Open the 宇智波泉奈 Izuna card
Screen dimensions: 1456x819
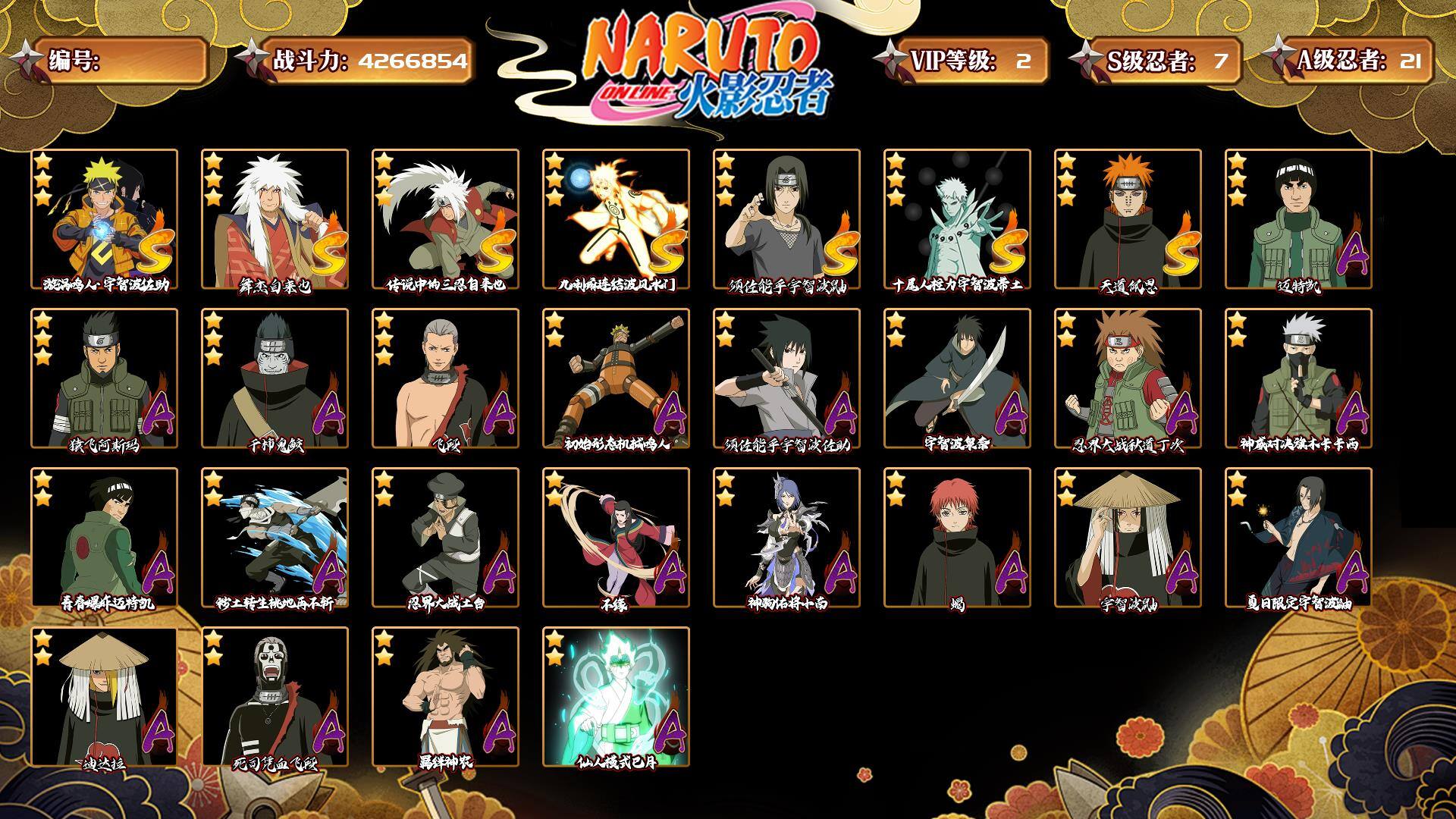pyautogui.click(x=957, y=378)
